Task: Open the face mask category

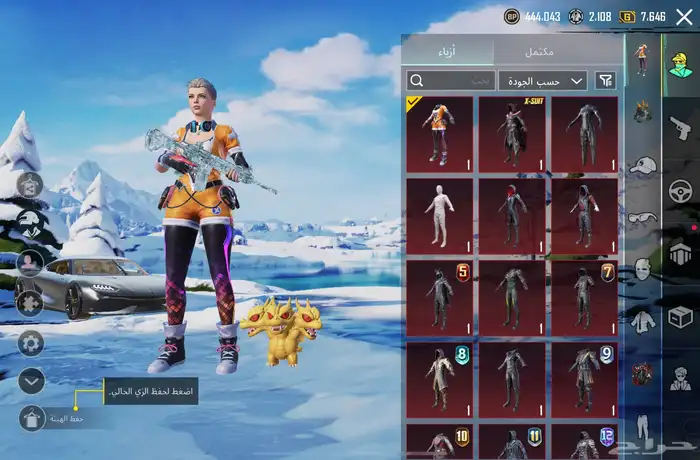Action: pyautogui.click(x=642, y=268)
